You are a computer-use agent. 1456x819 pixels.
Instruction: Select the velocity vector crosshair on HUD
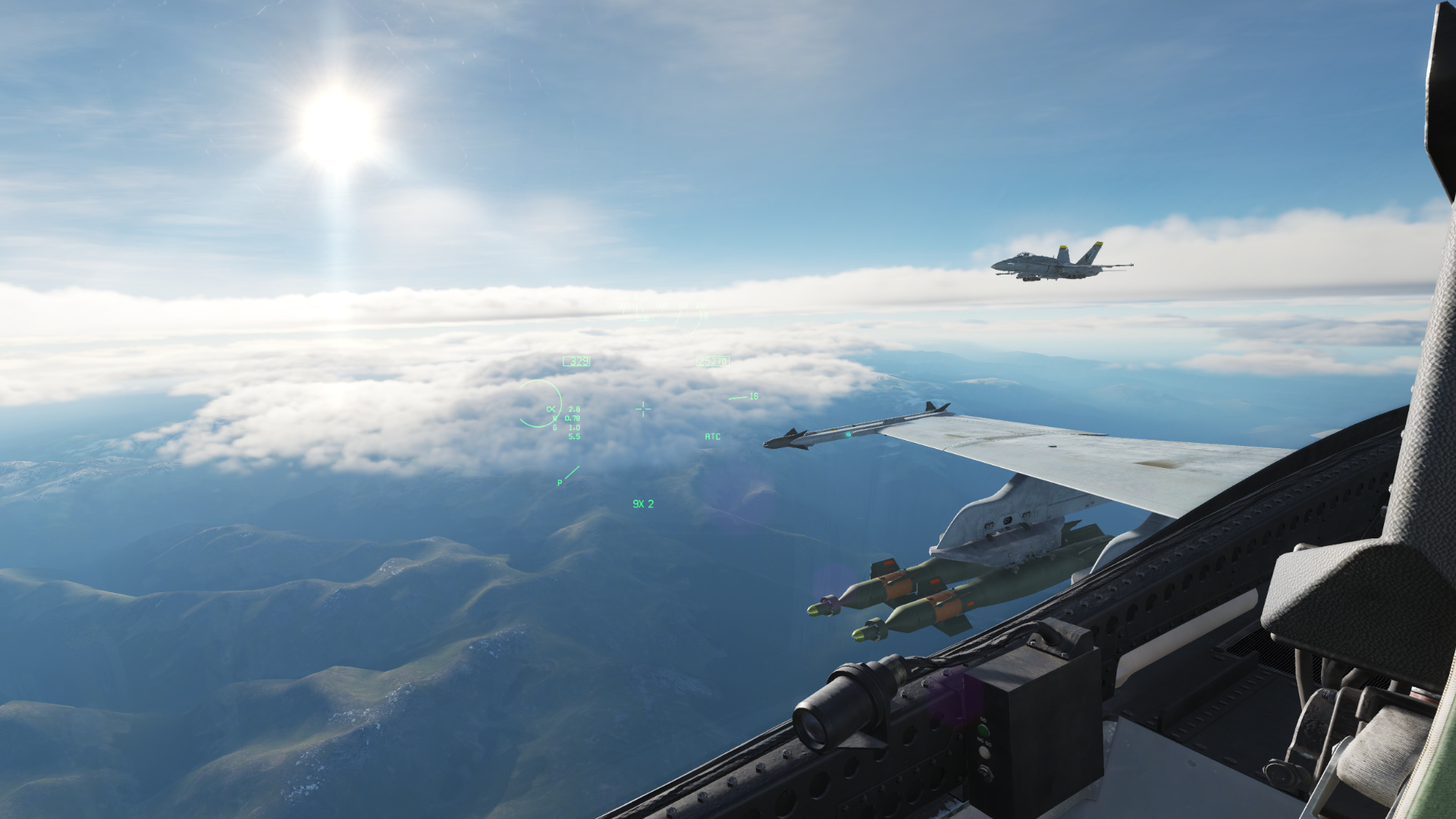[643, 409]
